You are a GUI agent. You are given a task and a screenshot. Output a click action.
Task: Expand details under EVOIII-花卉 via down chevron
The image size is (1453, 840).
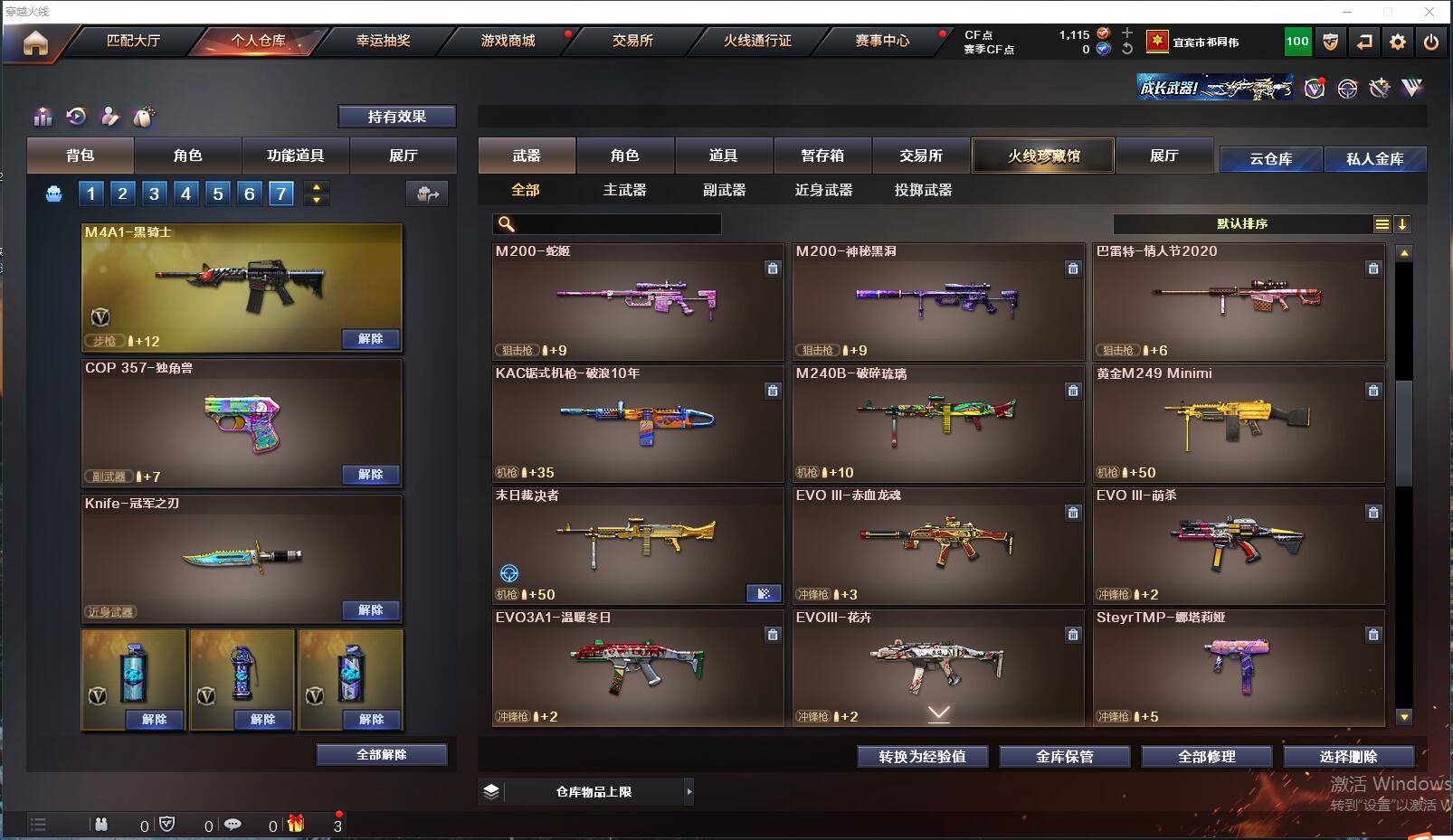(x=937, y=713)
